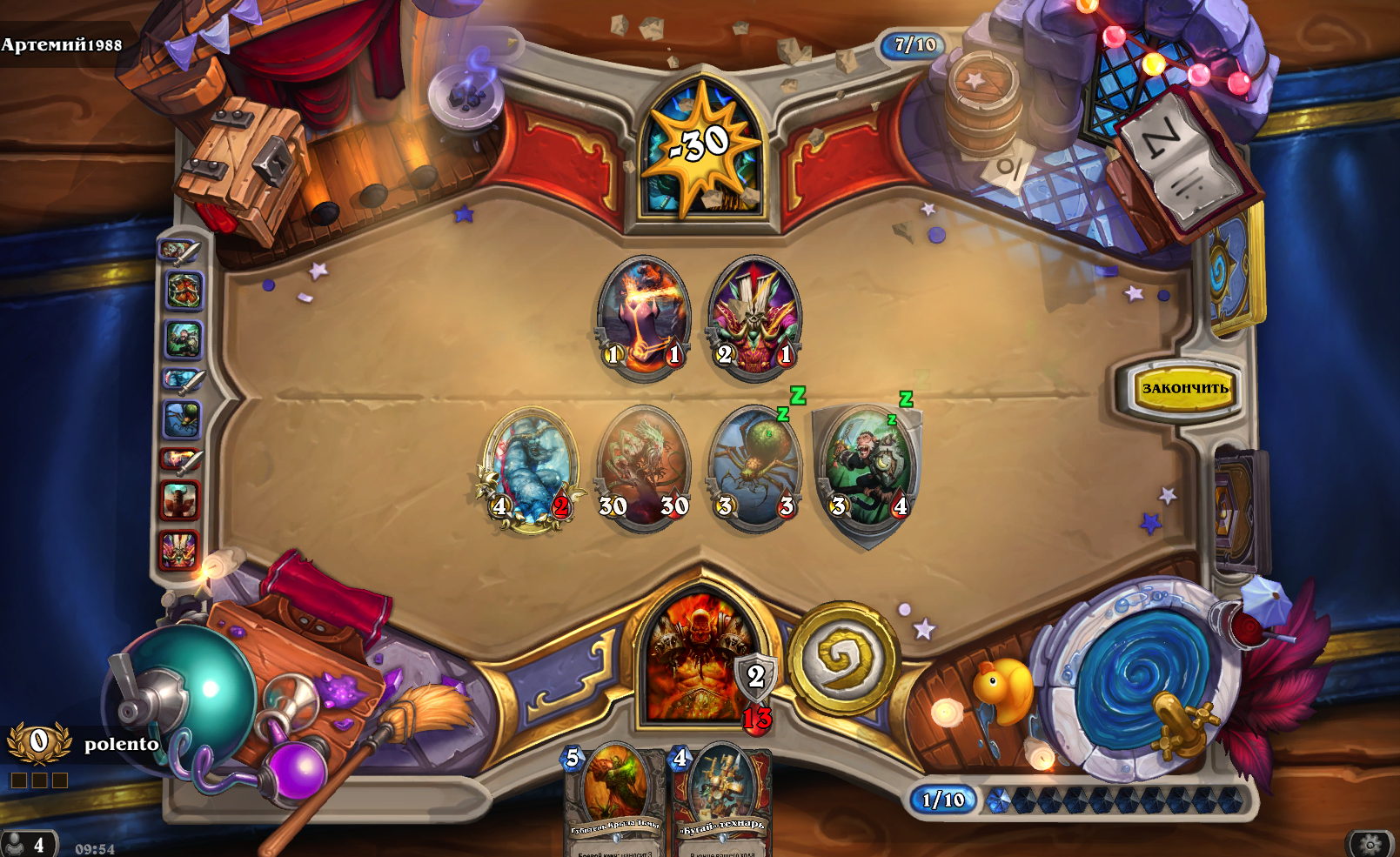Viewport: 1400px width, 857px height.
Task: End the turn with the ЗАКОНЧИТЬ button
Action: (1184, 388)
